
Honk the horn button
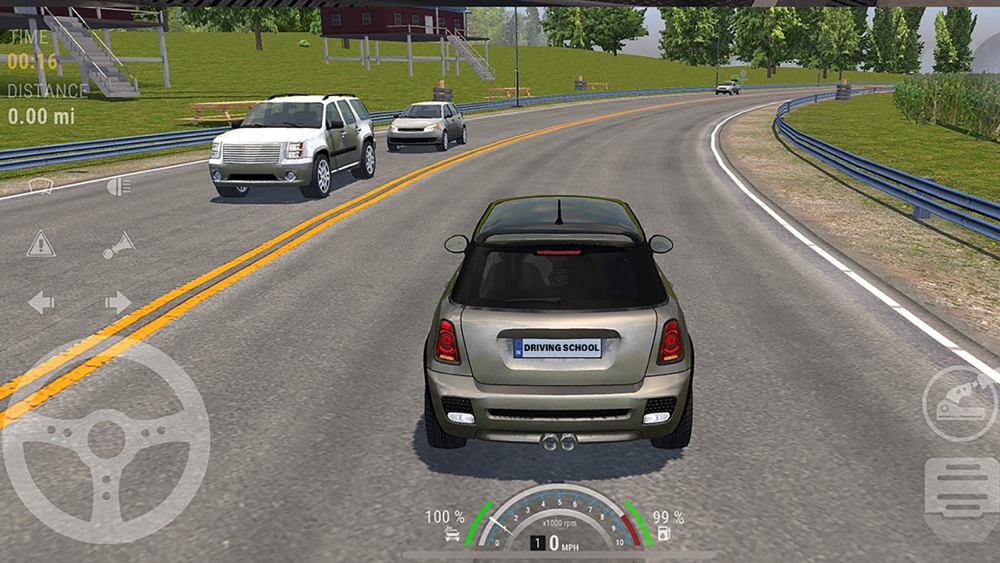pyautogui.click(x=118, y=245)
